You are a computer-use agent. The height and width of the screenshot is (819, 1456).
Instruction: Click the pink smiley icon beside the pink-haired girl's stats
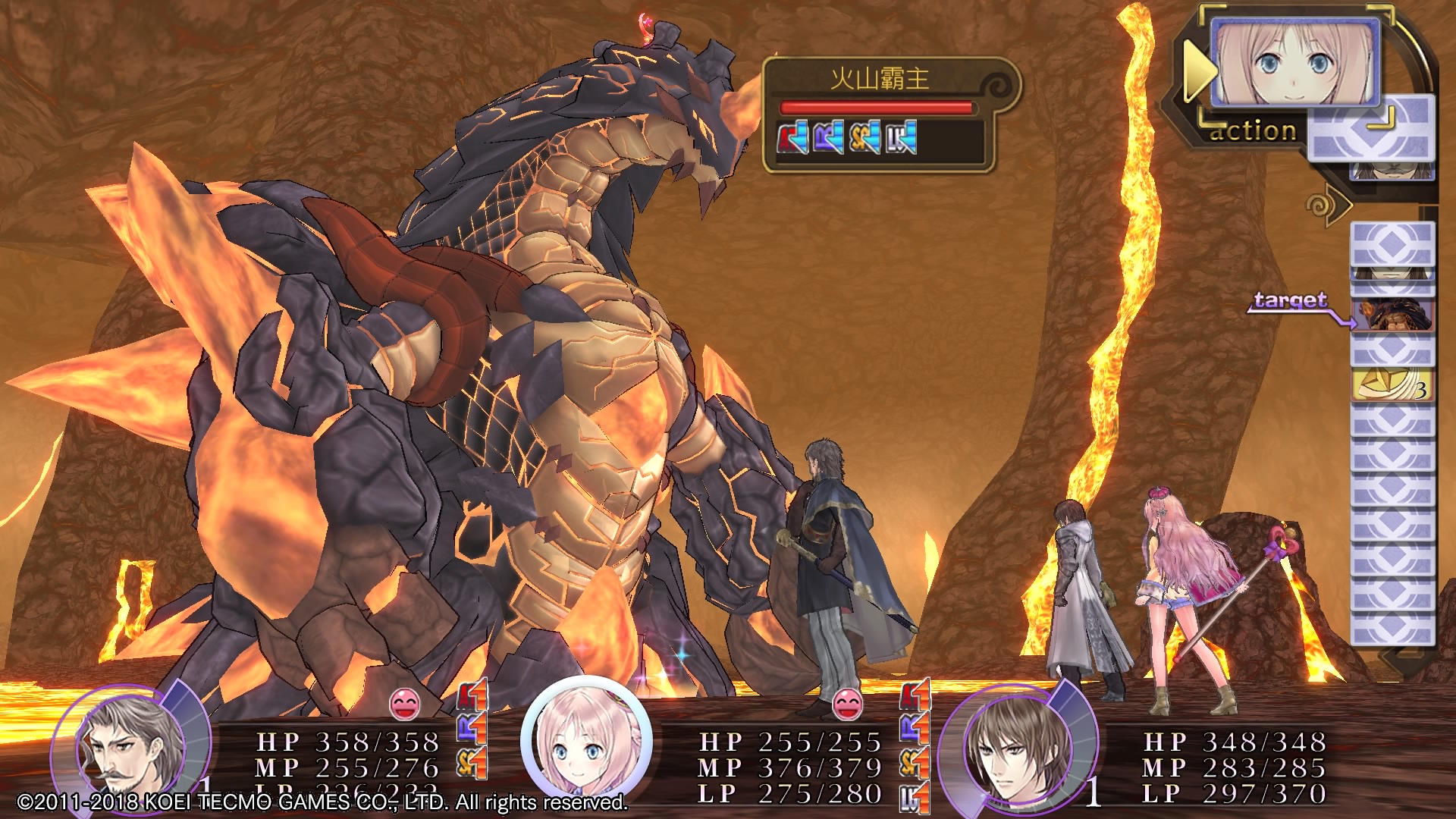click(847, 704)
